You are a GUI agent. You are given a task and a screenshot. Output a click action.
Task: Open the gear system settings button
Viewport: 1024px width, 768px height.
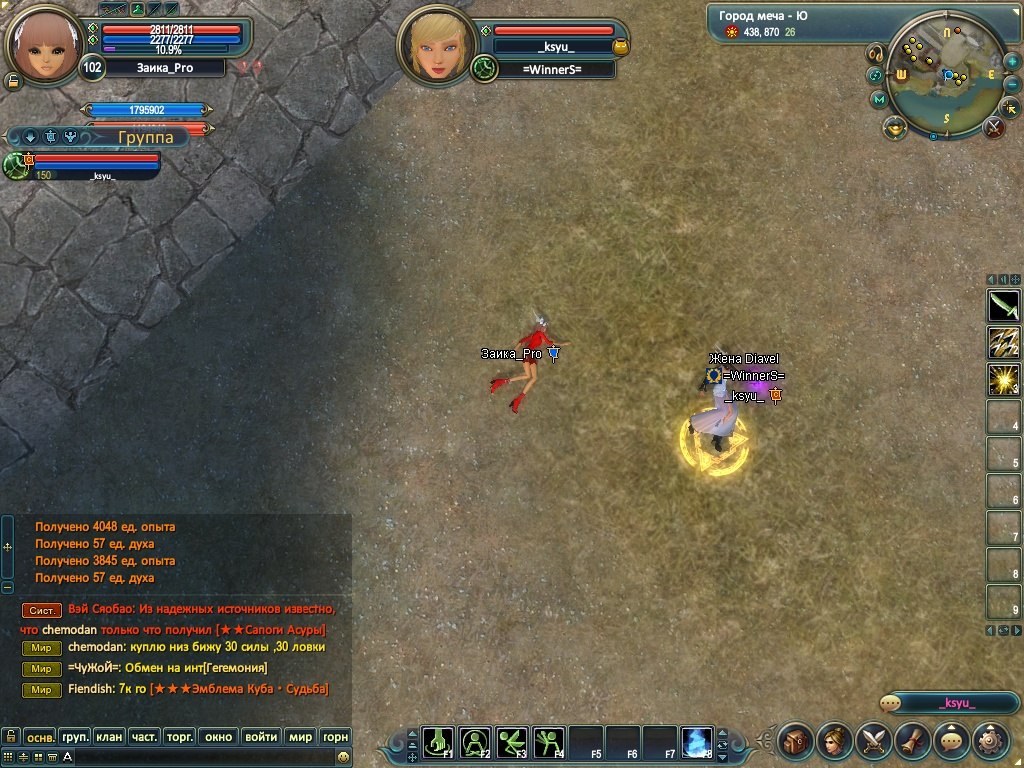(990, 741)
